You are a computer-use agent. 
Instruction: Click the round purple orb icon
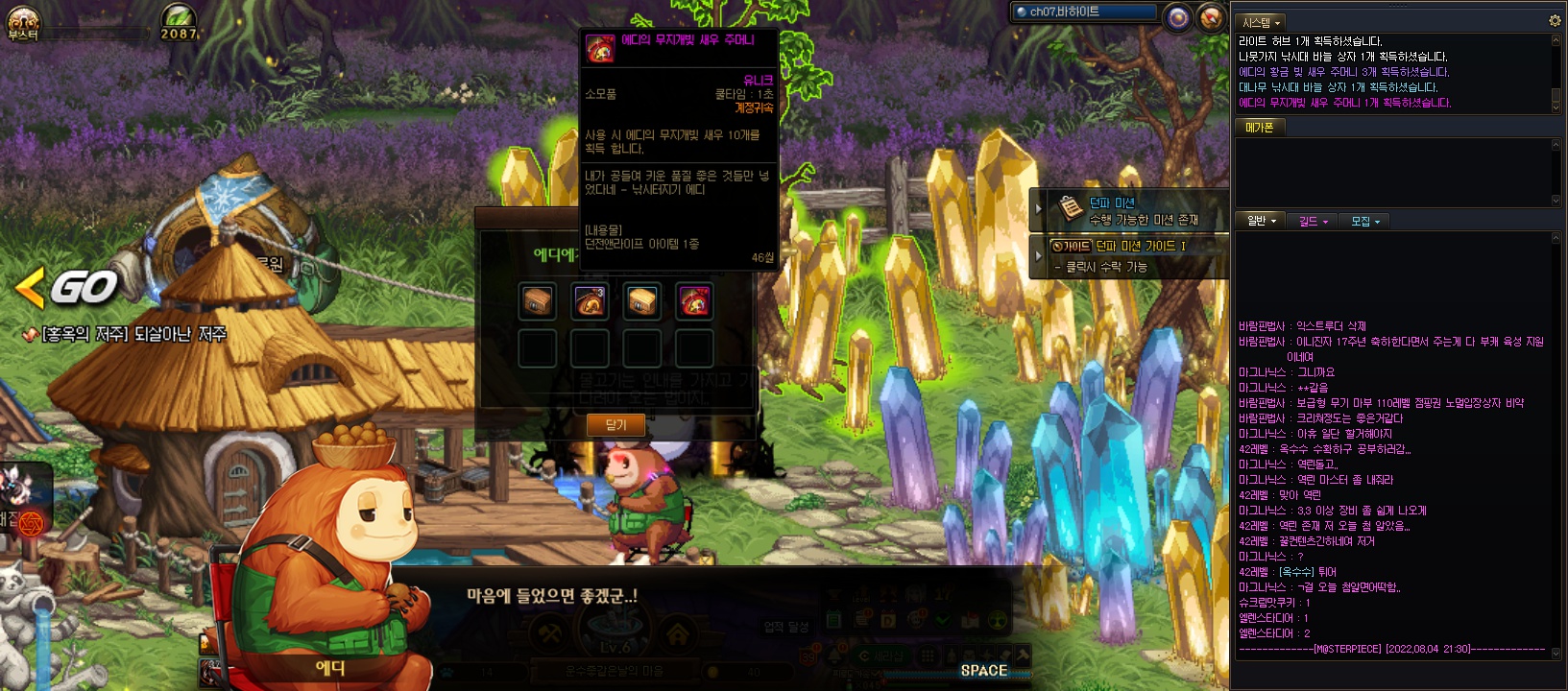(x=1177, y=17)
